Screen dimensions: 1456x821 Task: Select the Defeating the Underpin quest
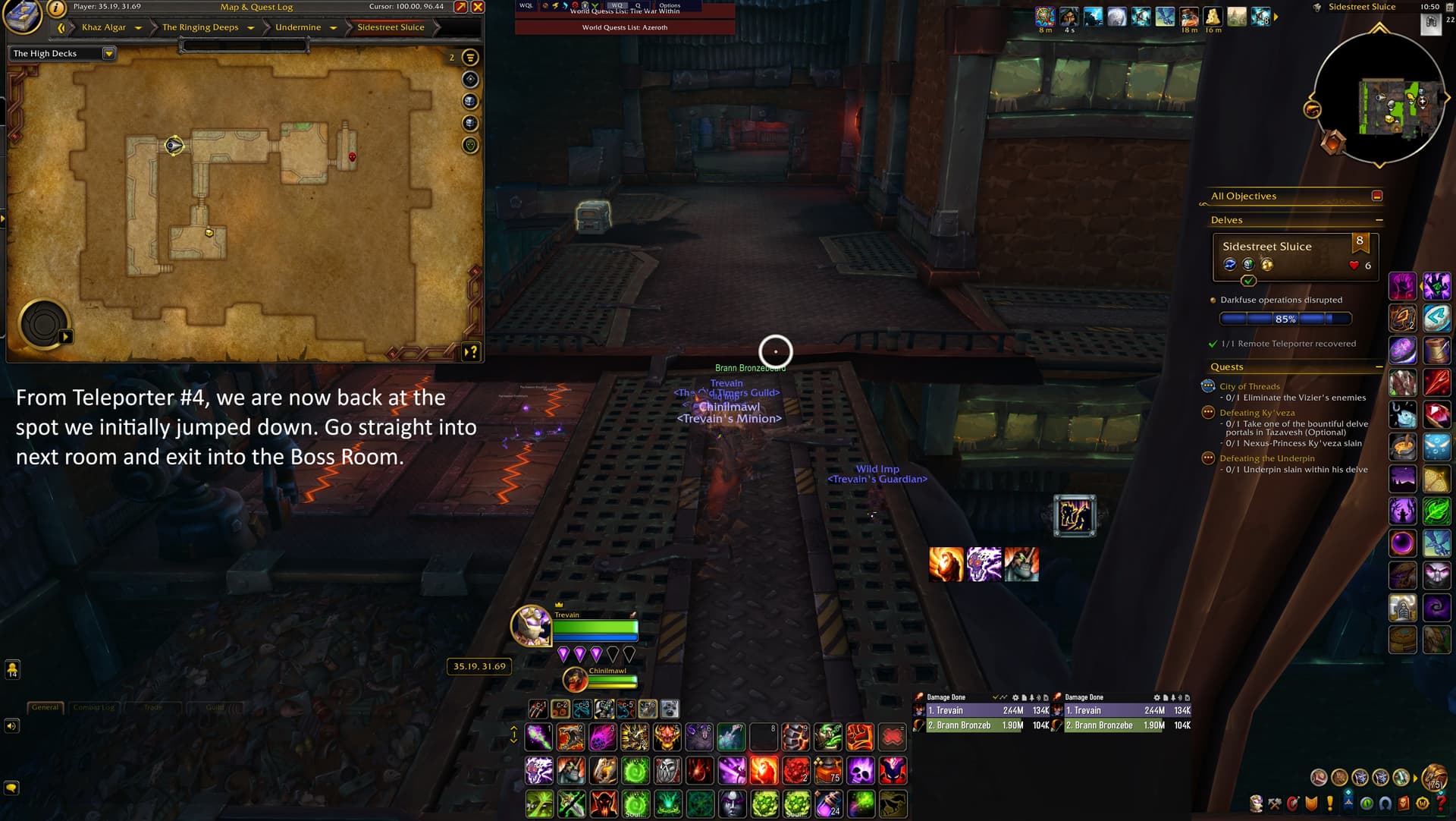click(x=1266, y=458)
